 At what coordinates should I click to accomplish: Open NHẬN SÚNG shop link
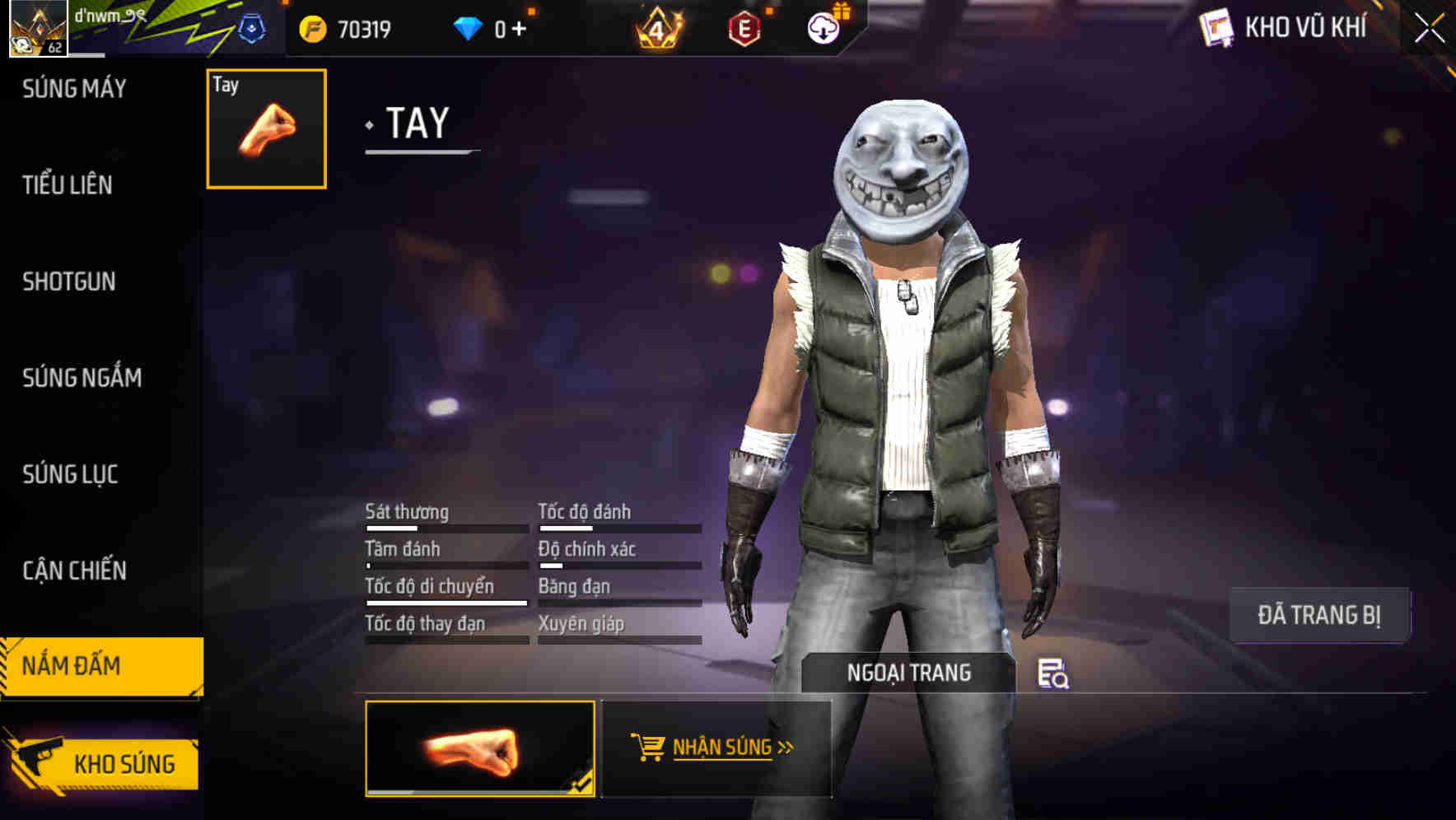point(719,748)
